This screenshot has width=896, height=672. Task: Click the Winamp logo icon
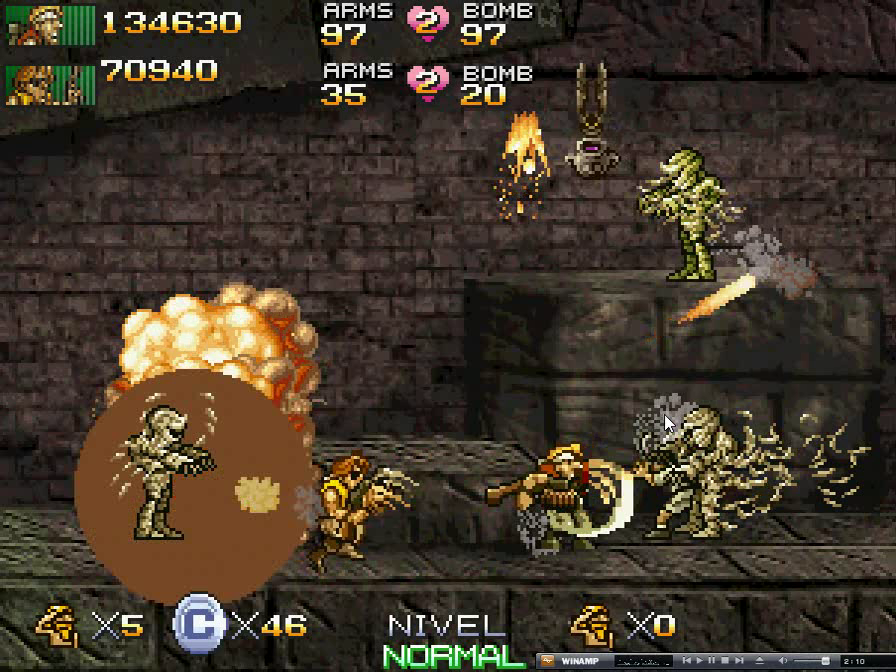(x=548, y=661)
